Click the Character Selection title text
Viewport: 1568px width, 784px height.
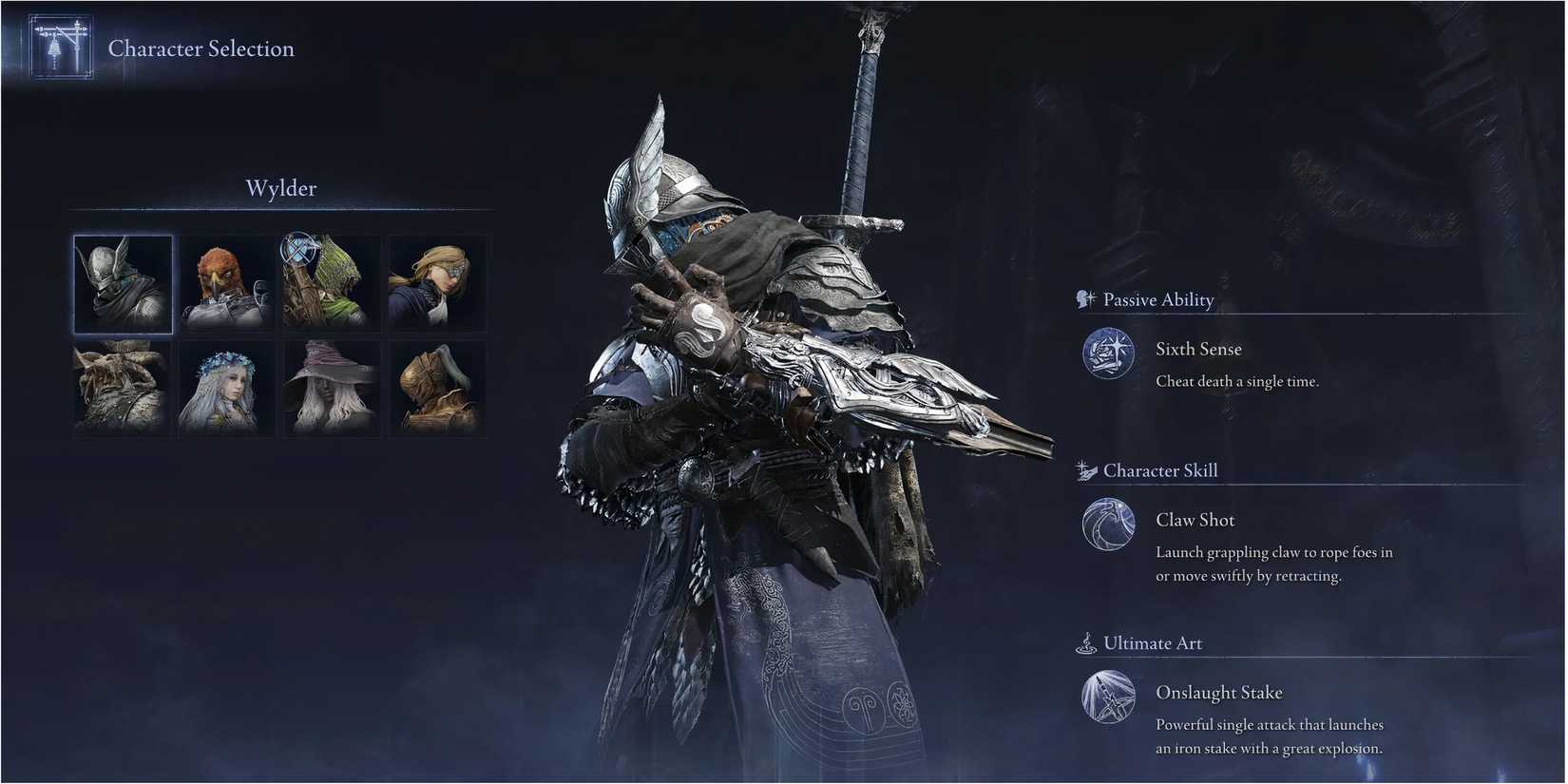[x=201, y=48]
